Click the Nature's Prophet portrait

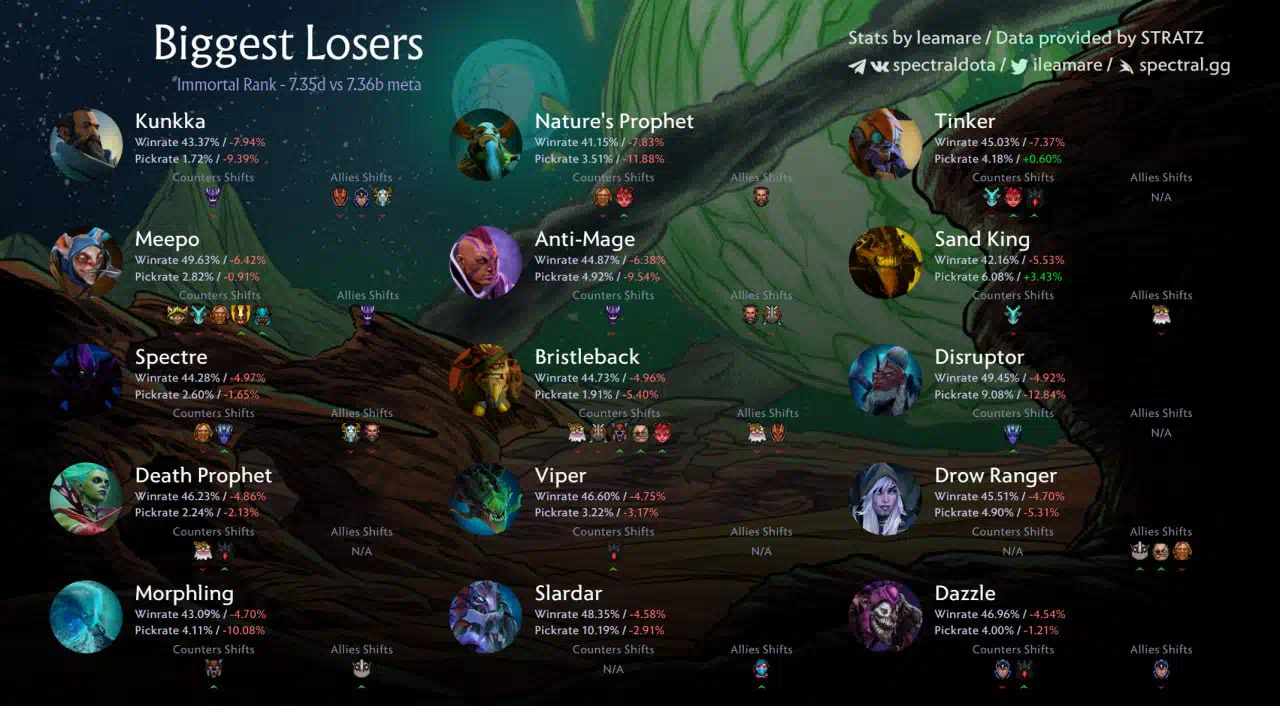tap(486, 145)
